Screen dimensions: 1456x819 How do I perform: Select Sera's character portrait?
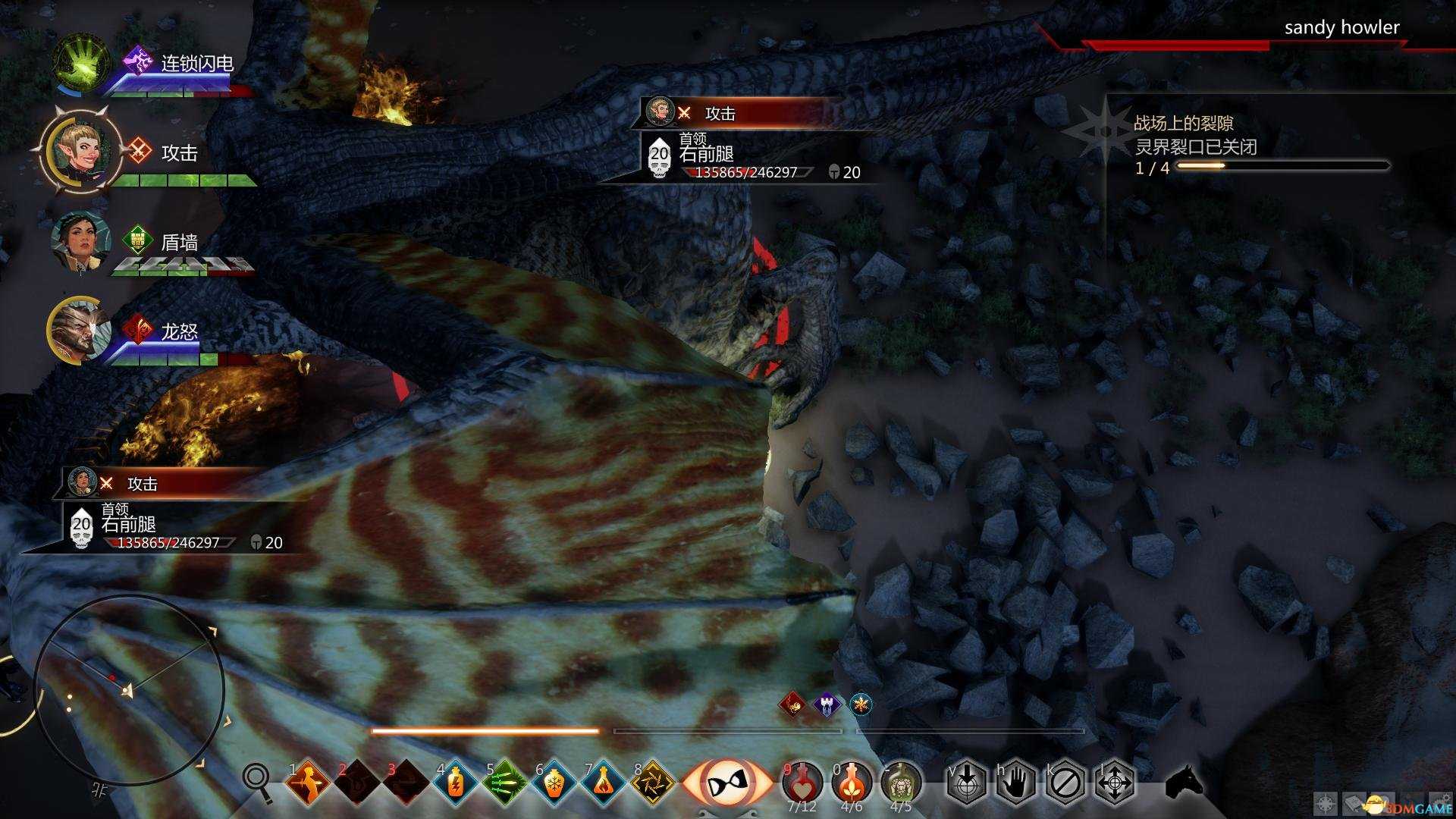[80, 154]
